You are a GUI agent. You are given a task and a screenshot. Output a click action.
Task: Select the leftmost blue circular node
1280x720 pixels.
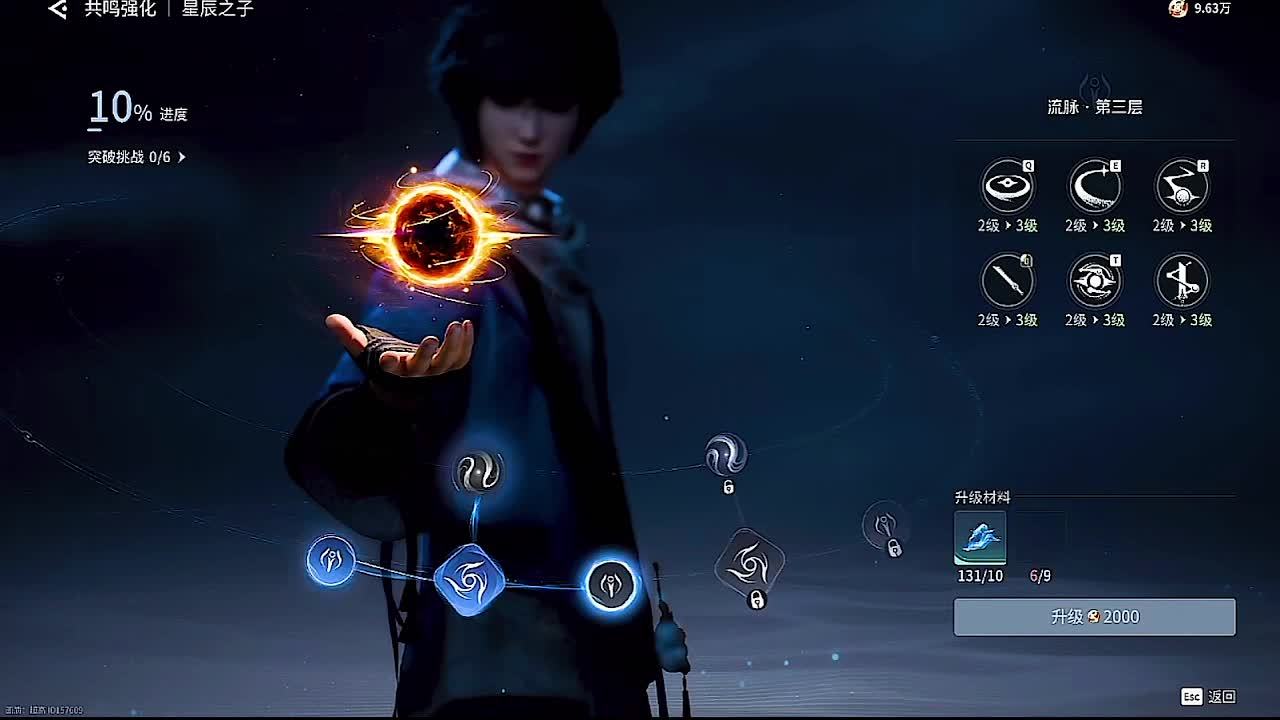(x=331, y=560)
